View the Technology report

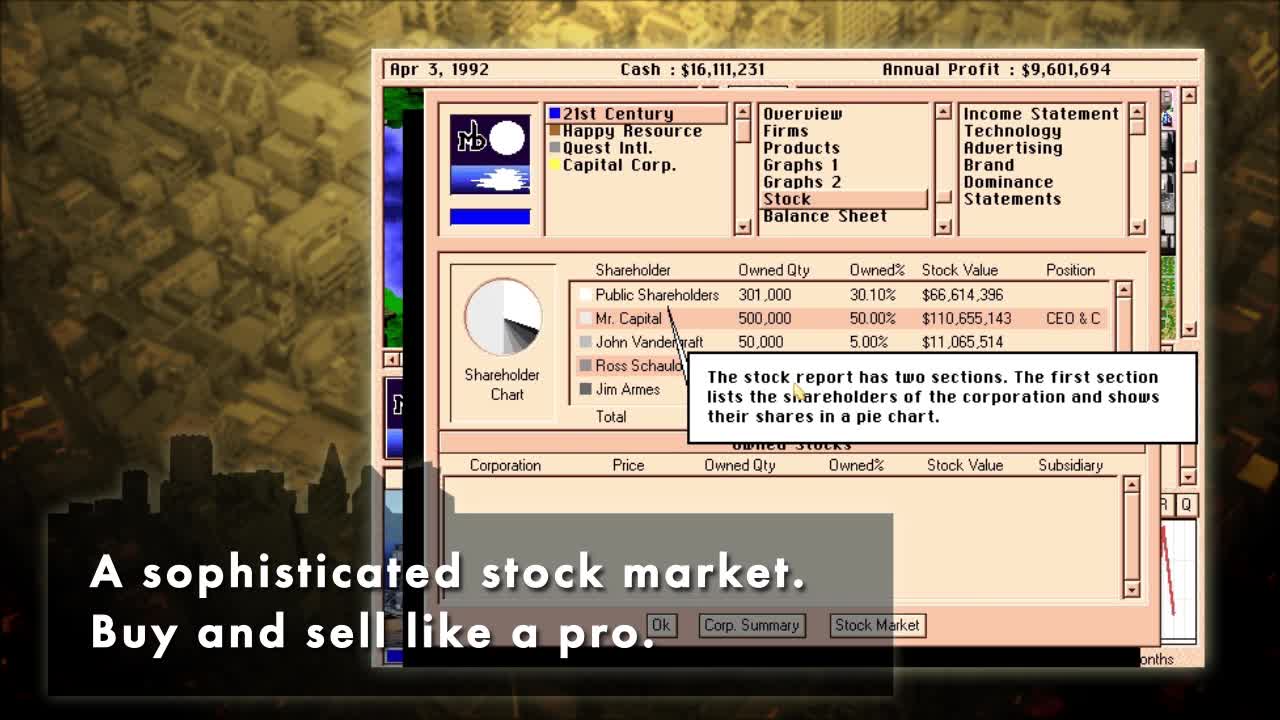[x=1013, y=130]
